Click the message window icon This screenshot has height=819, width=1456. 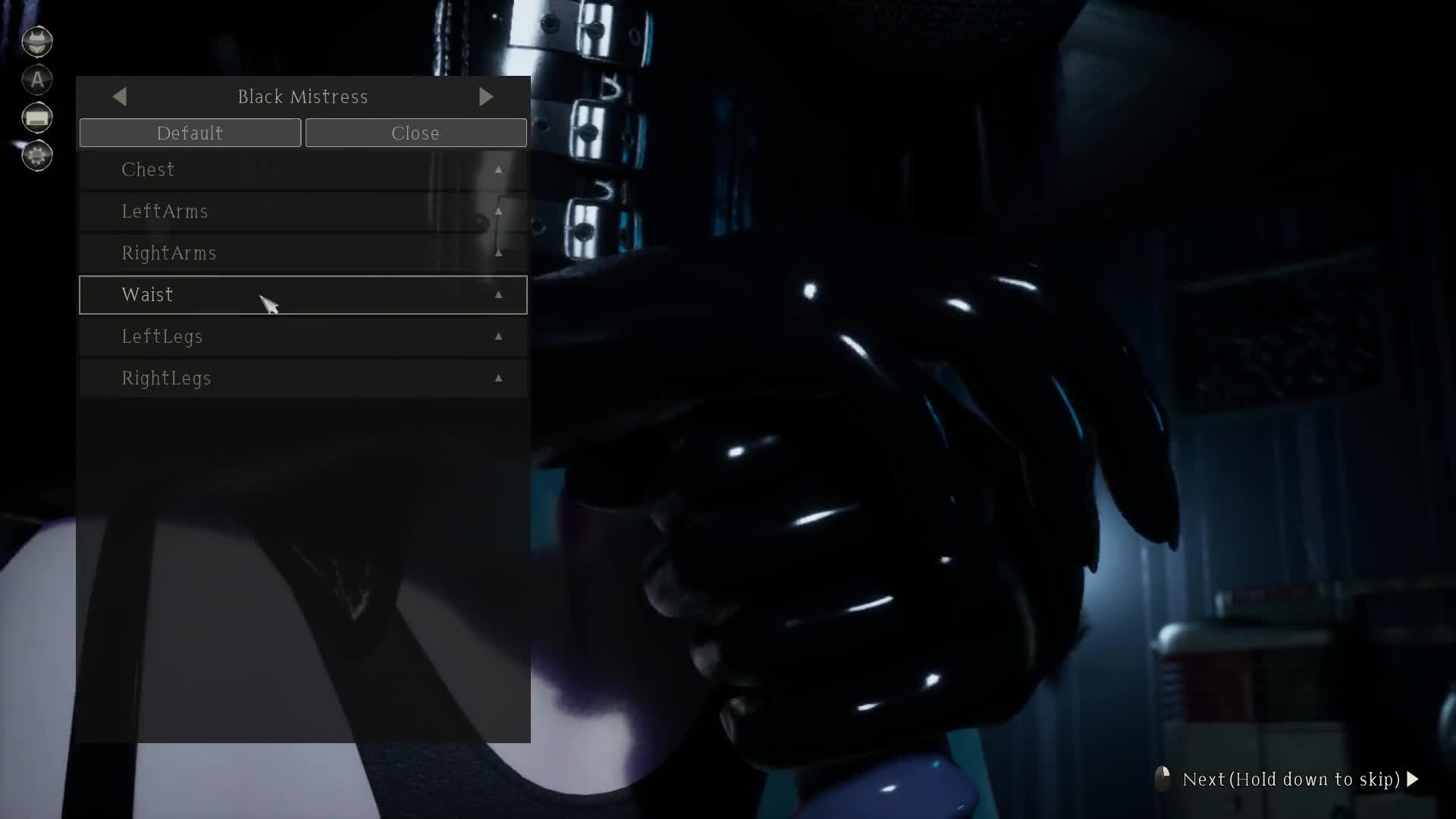pyautogui.click(x=37, y=118)
